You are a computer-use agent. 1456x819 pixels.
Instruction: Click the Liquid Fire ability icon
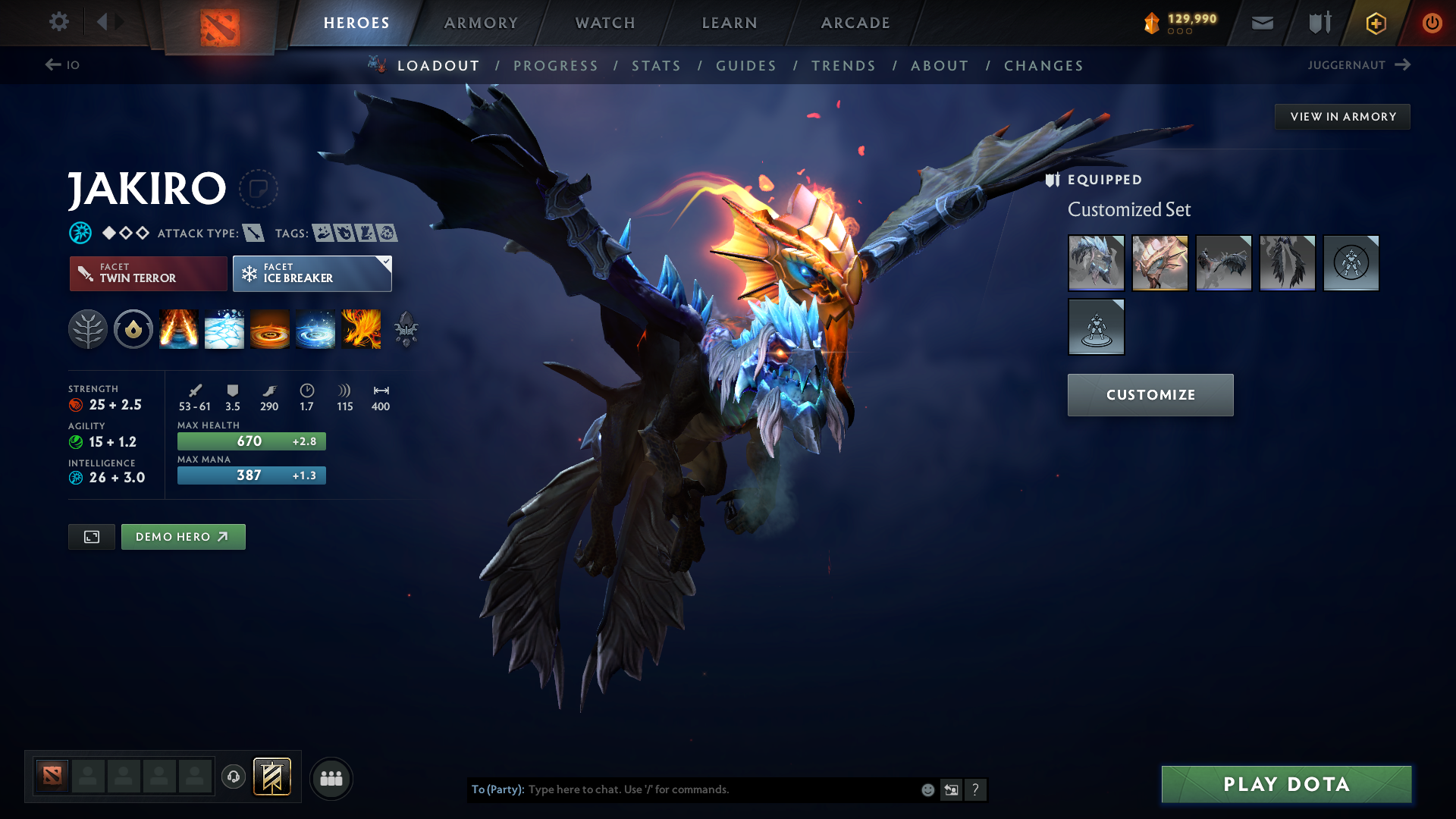(x=270, y=329)
